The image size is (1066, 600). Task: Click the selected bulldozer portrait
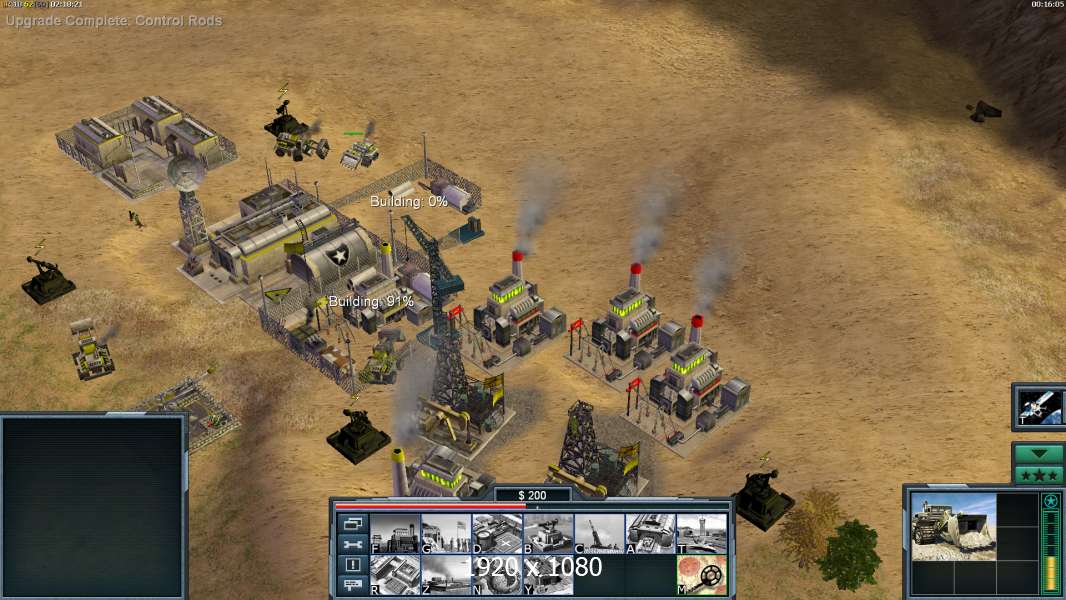point(953,526)
